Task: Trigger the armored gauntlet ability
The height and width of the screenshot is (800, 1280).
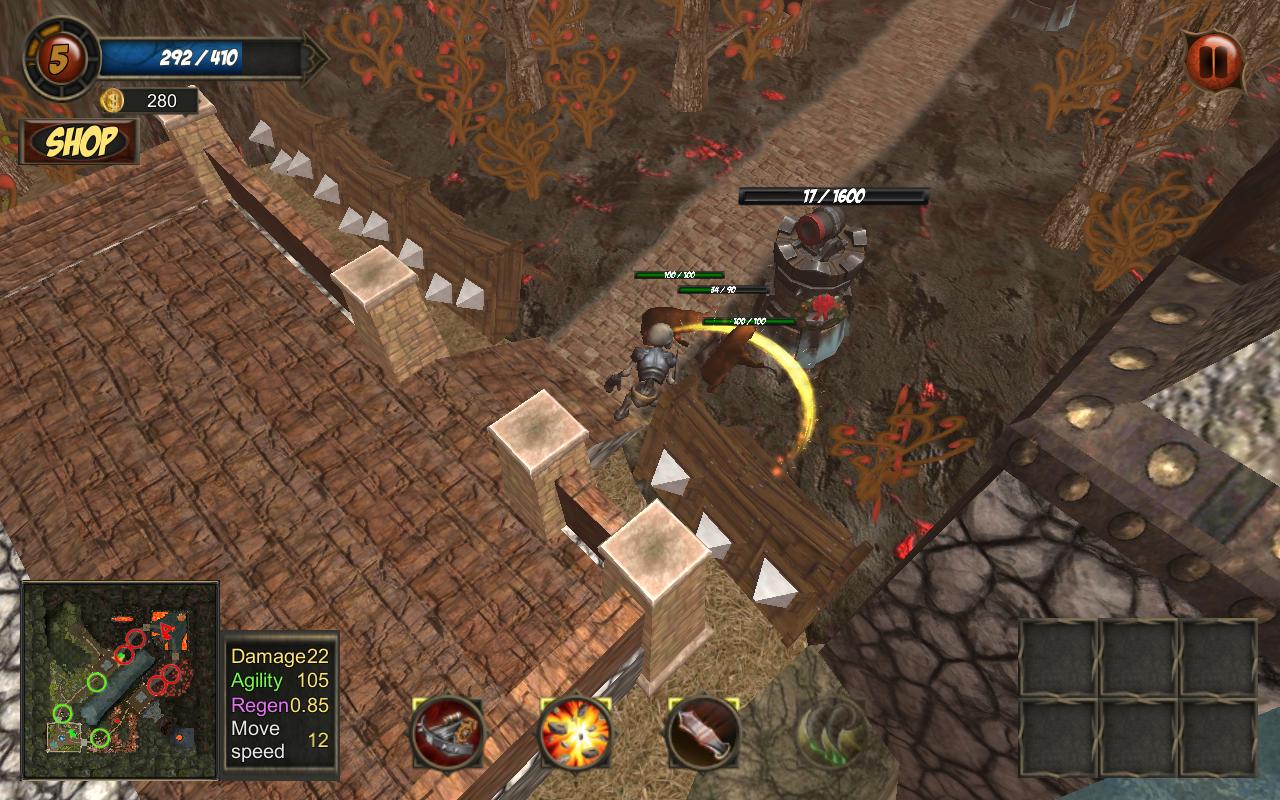Action: pos(703,733)
